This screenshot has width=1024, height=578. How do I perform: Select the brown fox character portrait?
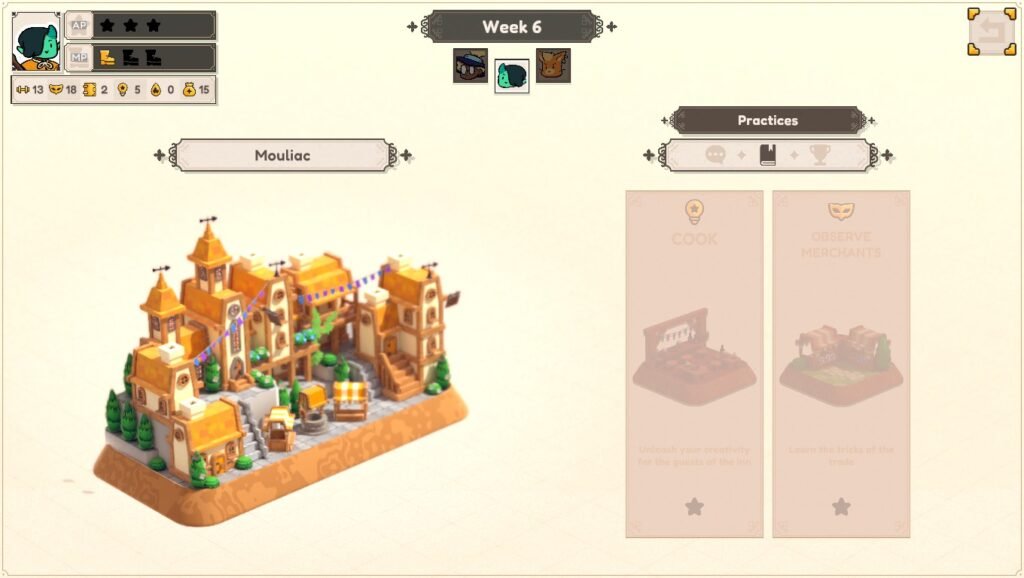(553, 66)
